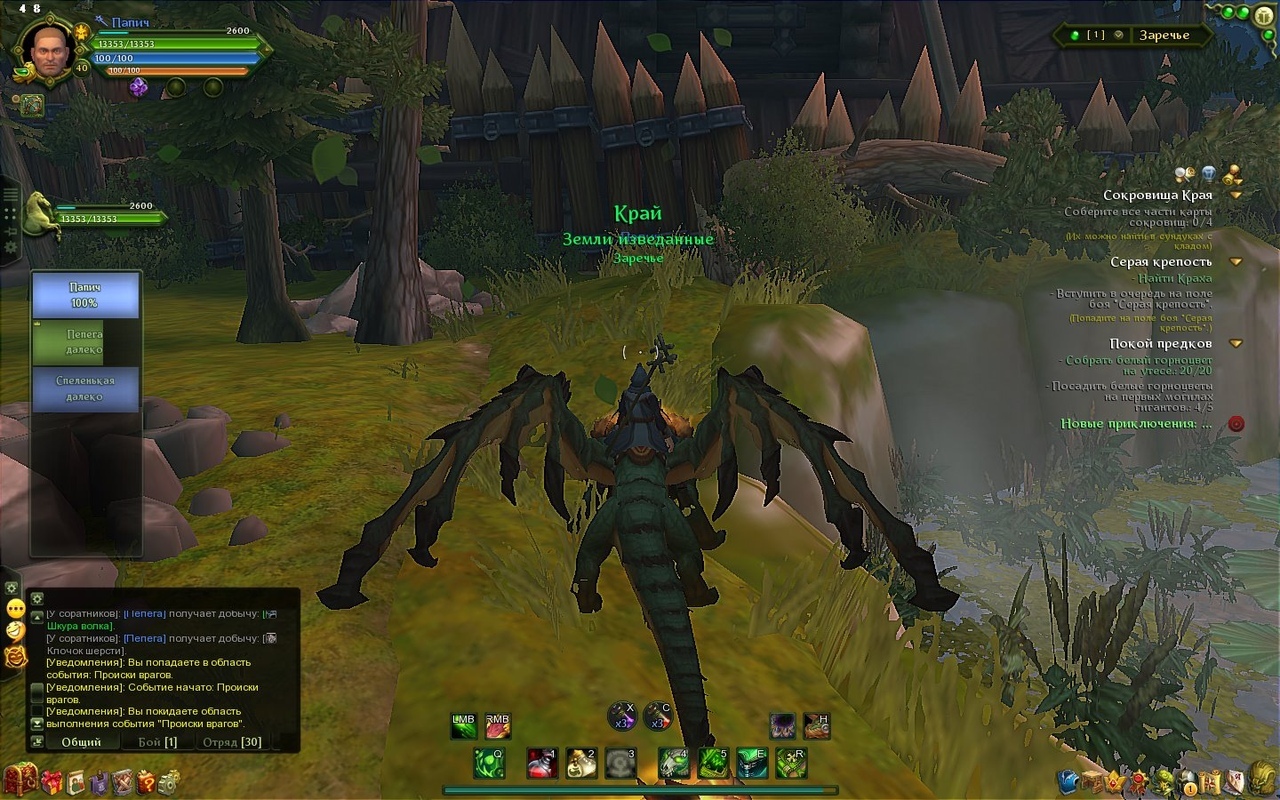Select party member Спеленькая frame

(85, 389)
